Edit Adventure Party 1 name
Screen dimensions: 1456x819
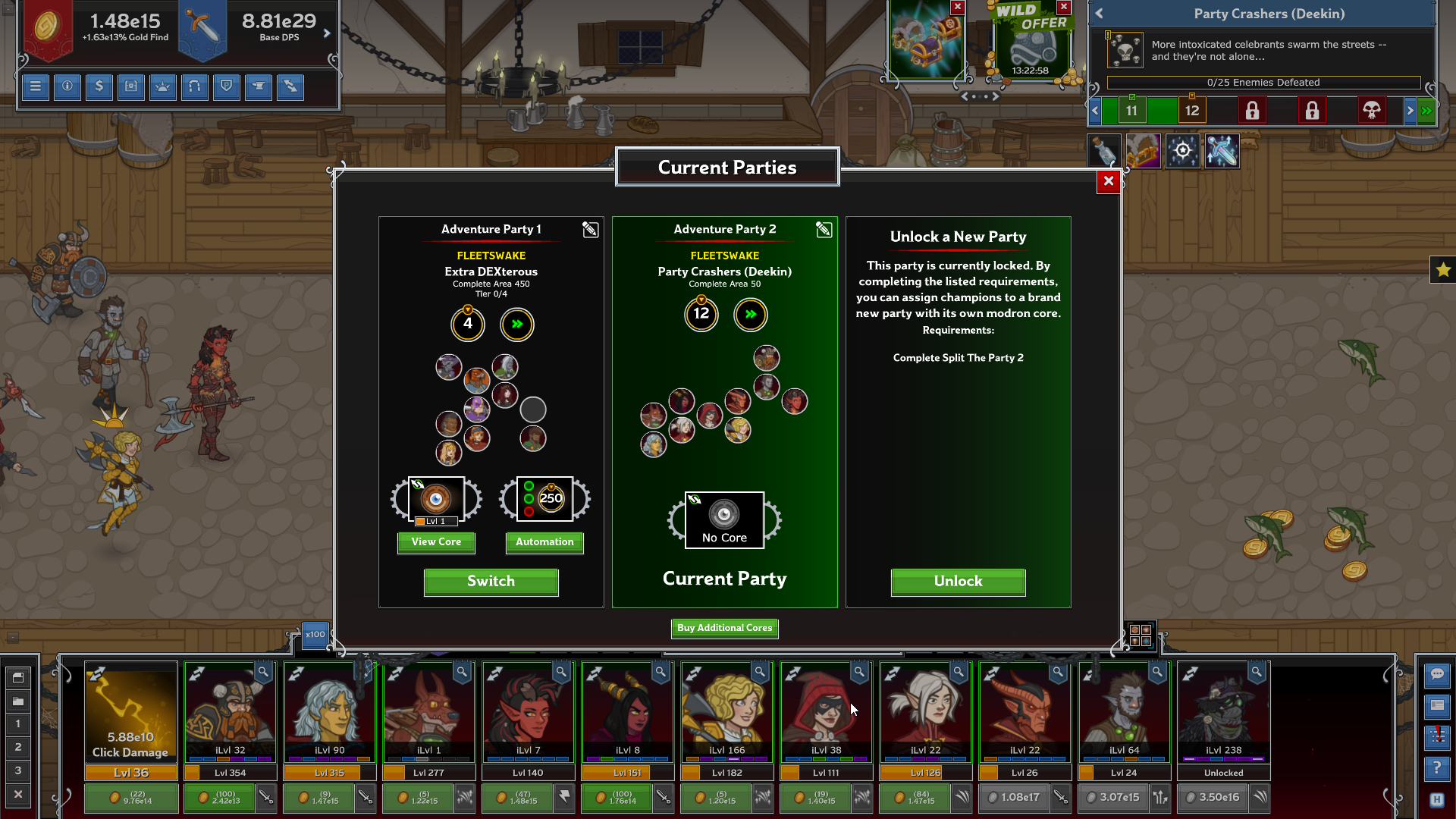(x=590, y=230)
